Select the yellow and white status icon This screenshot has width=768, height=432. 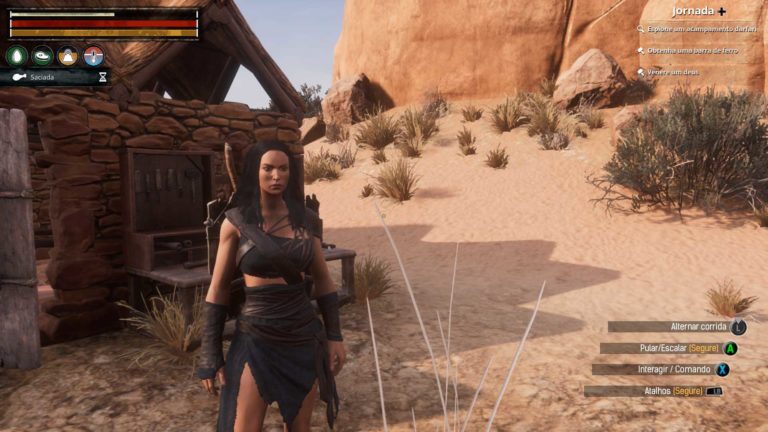click(x=68, y=56)
